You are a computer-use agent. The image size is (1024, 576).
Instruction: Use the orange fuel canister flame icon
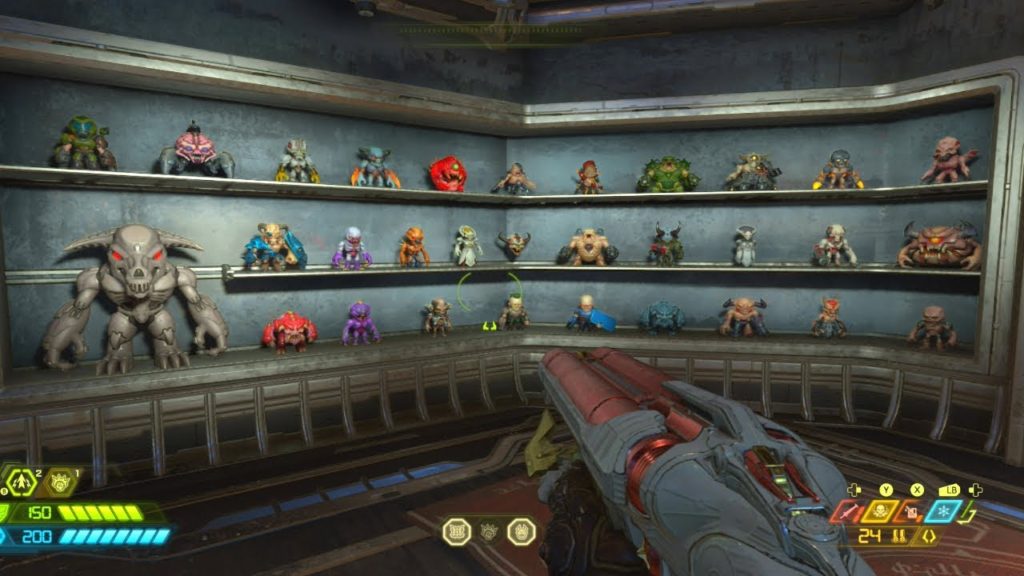click(x=913, y=513)
